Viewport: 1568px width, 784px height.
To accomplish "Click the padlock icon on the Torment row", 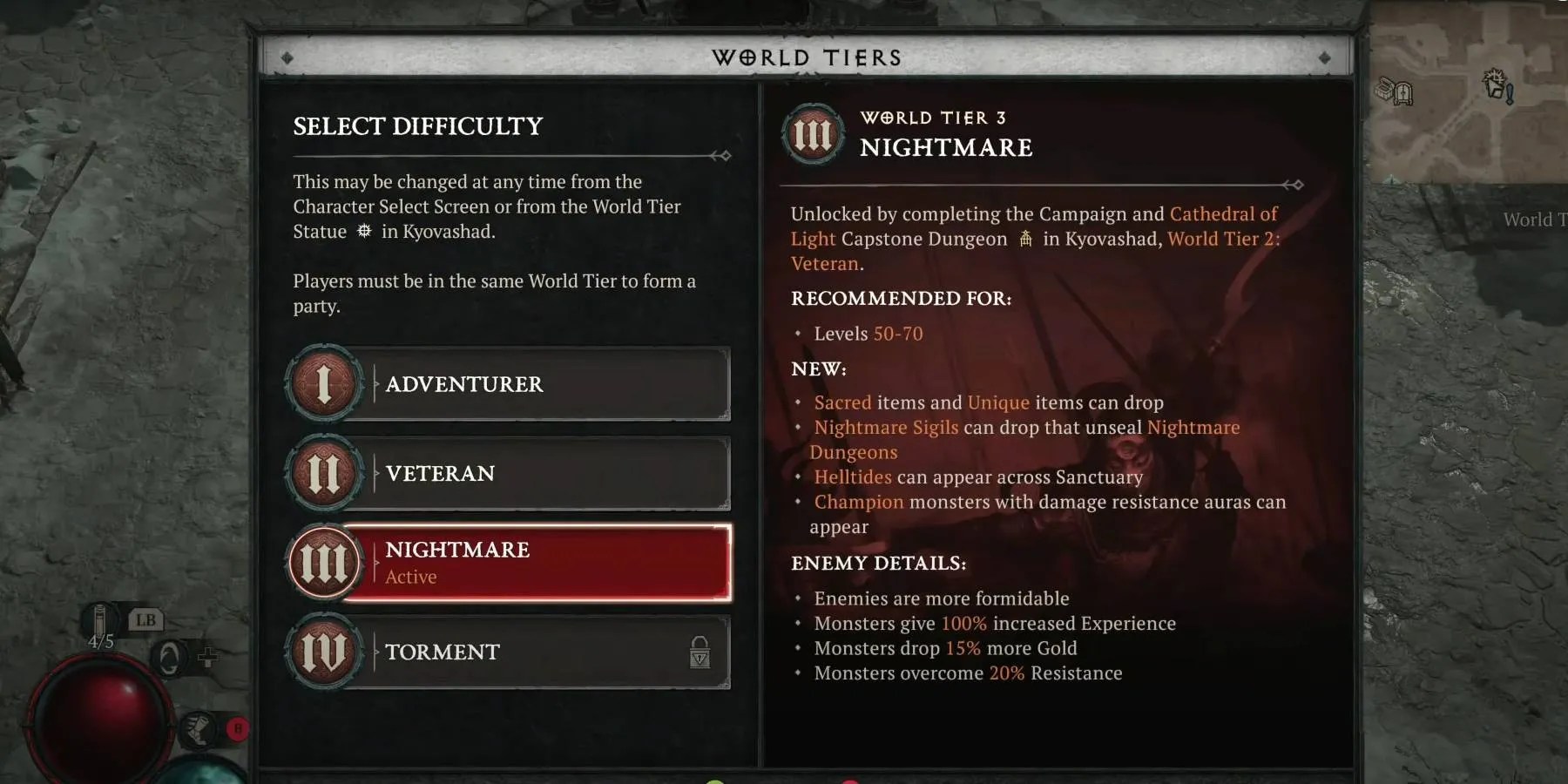I will click(700, 654).
